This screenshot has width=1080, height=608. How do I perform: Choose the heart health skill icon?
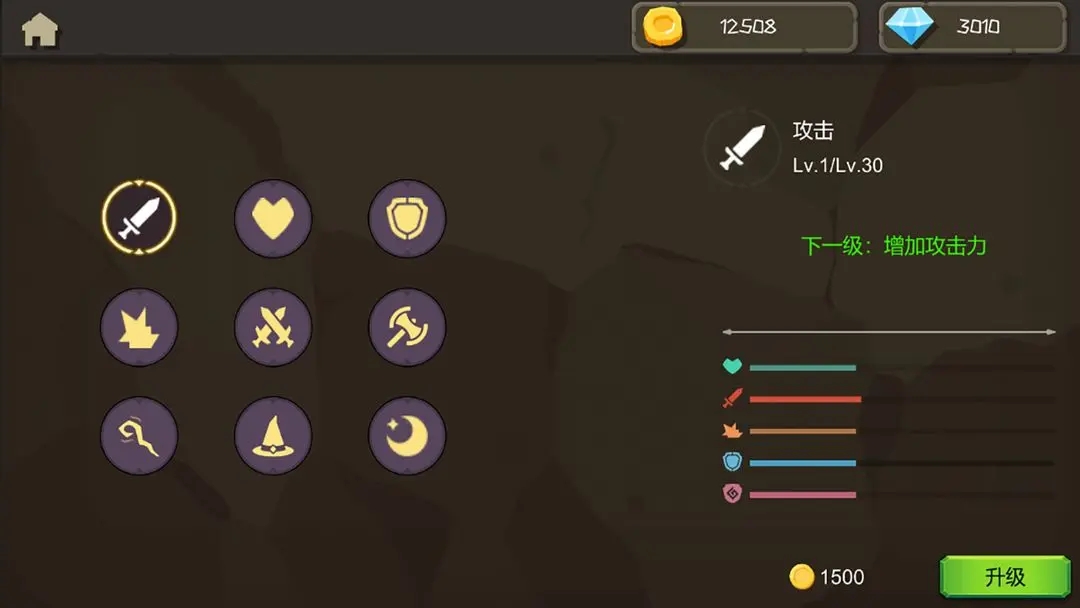pos(273,218)
